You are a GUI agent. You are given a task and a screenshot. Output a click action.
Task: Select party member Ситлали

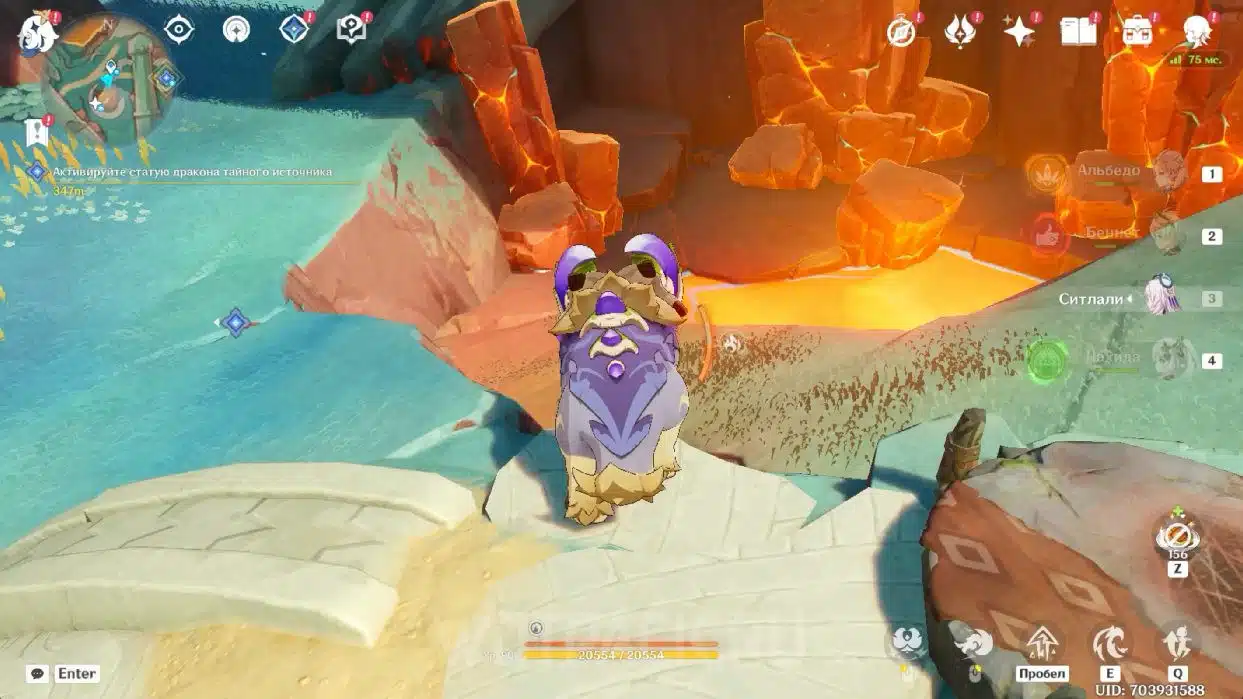coord(1162,298)
